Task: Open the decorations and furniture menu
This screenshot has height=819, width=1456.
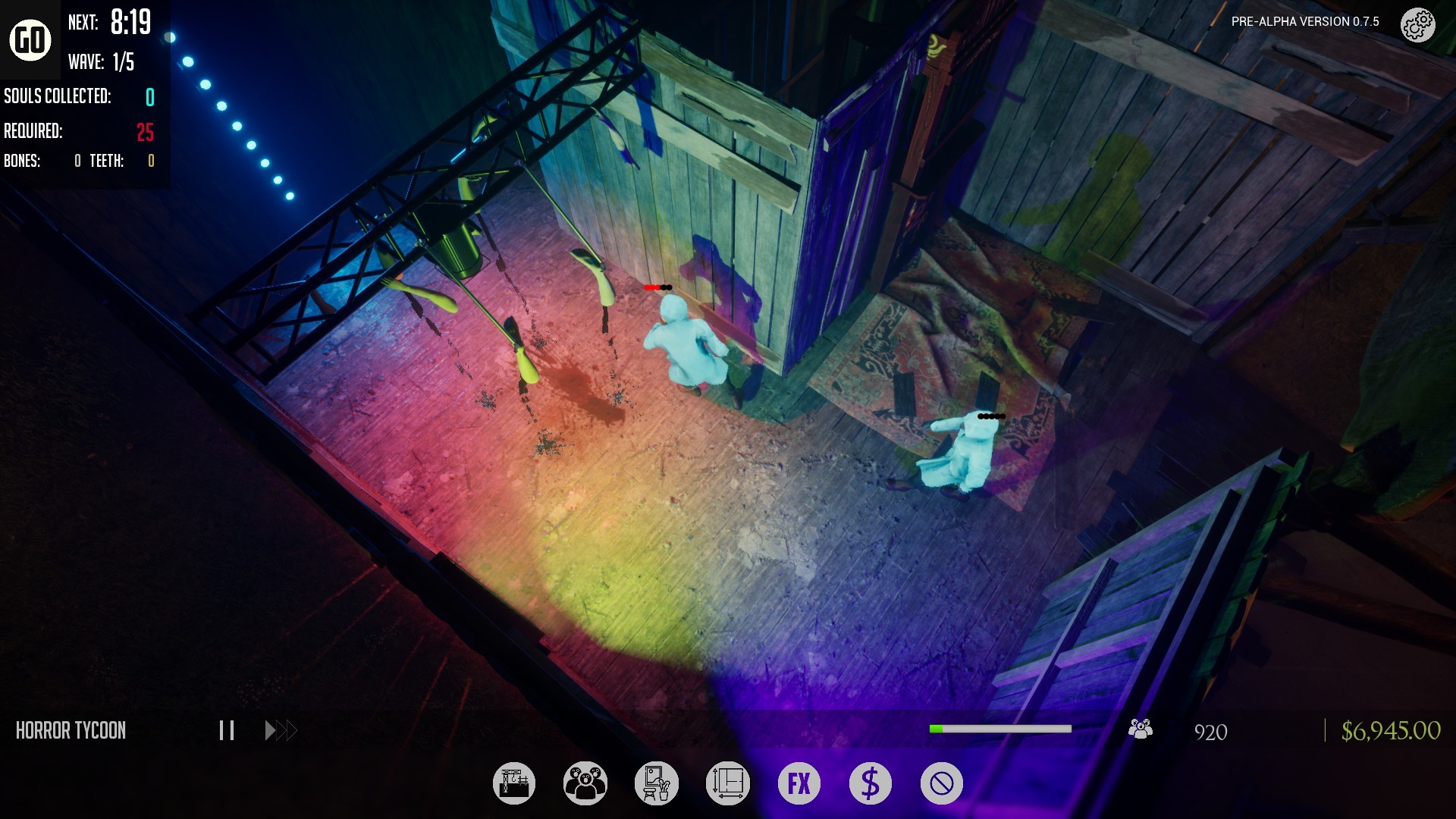Action: (657, 783)
